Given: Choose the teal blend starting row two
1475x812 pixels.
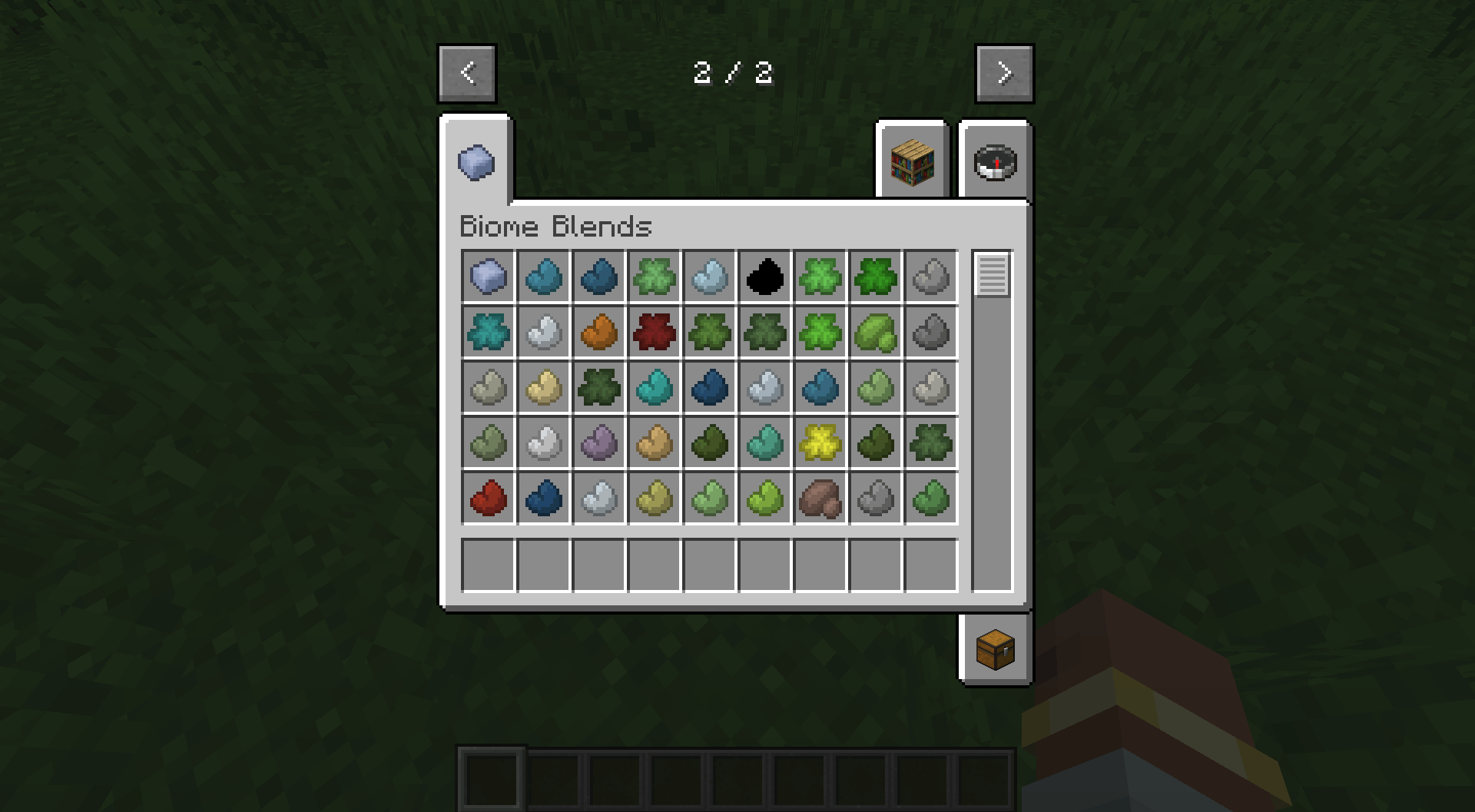Looking at the screenshot, I should click(x=488, y=333).
